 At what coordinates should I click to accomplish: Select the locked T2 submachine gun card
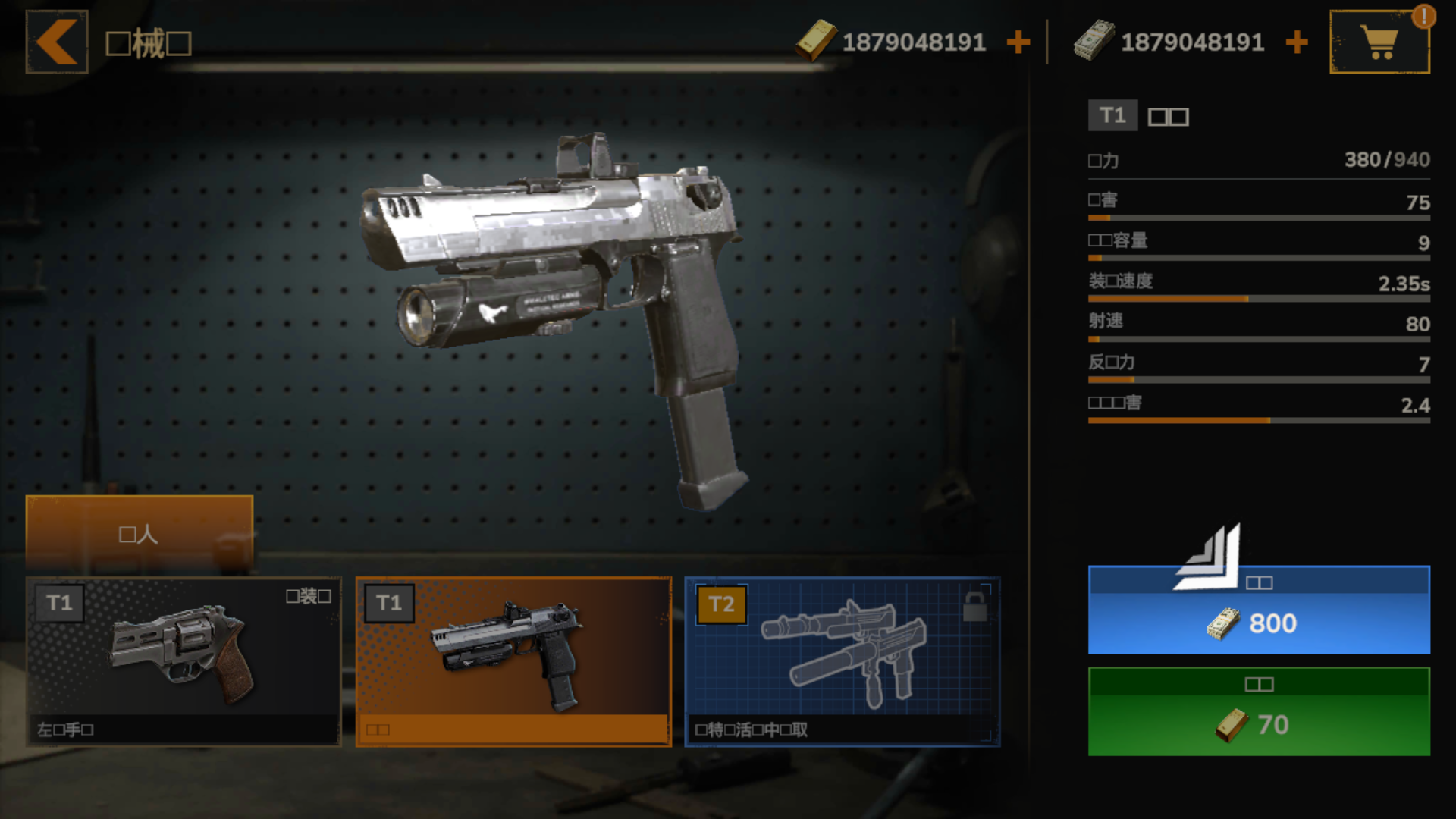coord(842,661)
